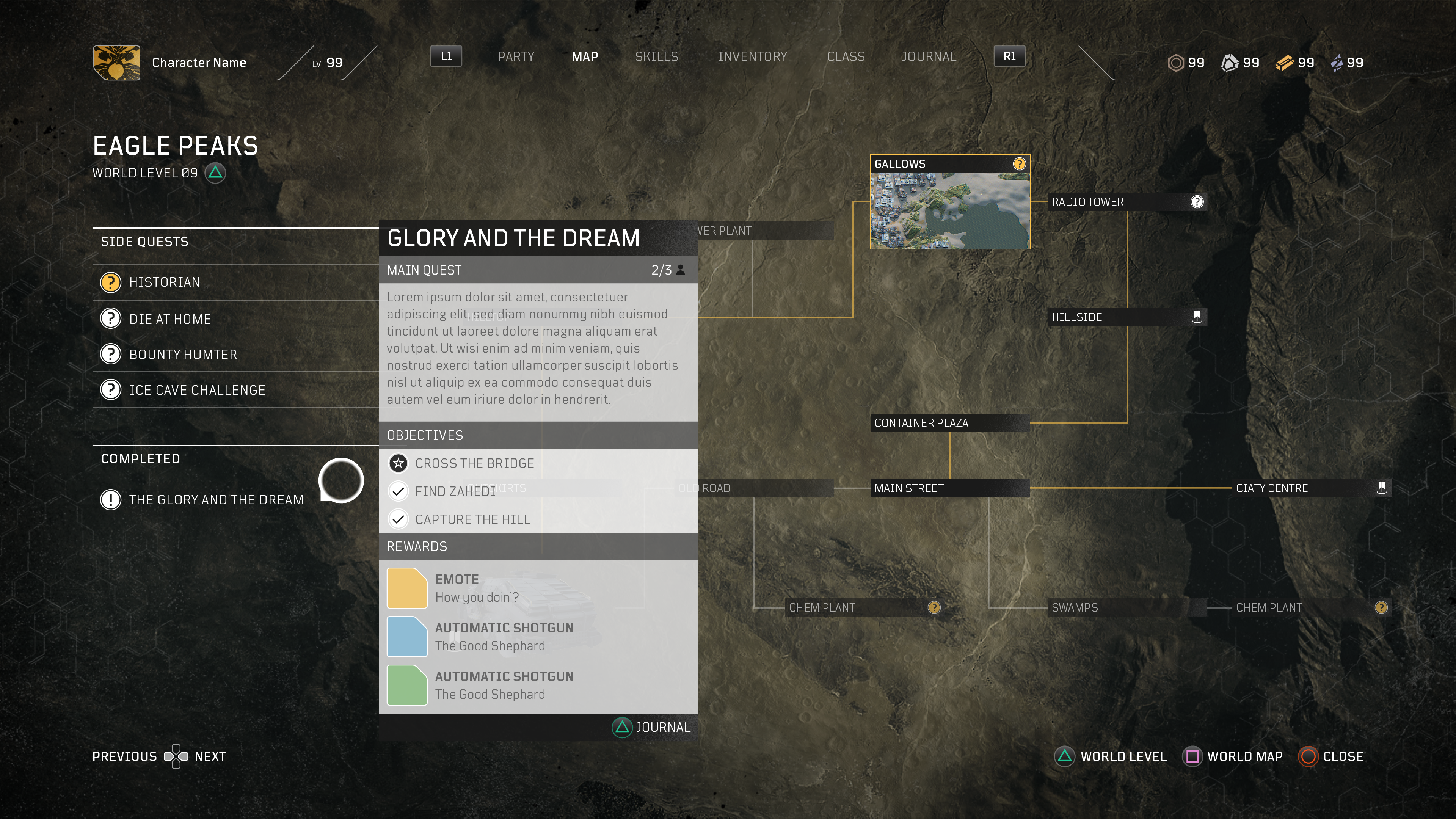Click the Radio Tower question mark icon
This screenshot has height=819, width=1456.
click(x=1197, y=201)
